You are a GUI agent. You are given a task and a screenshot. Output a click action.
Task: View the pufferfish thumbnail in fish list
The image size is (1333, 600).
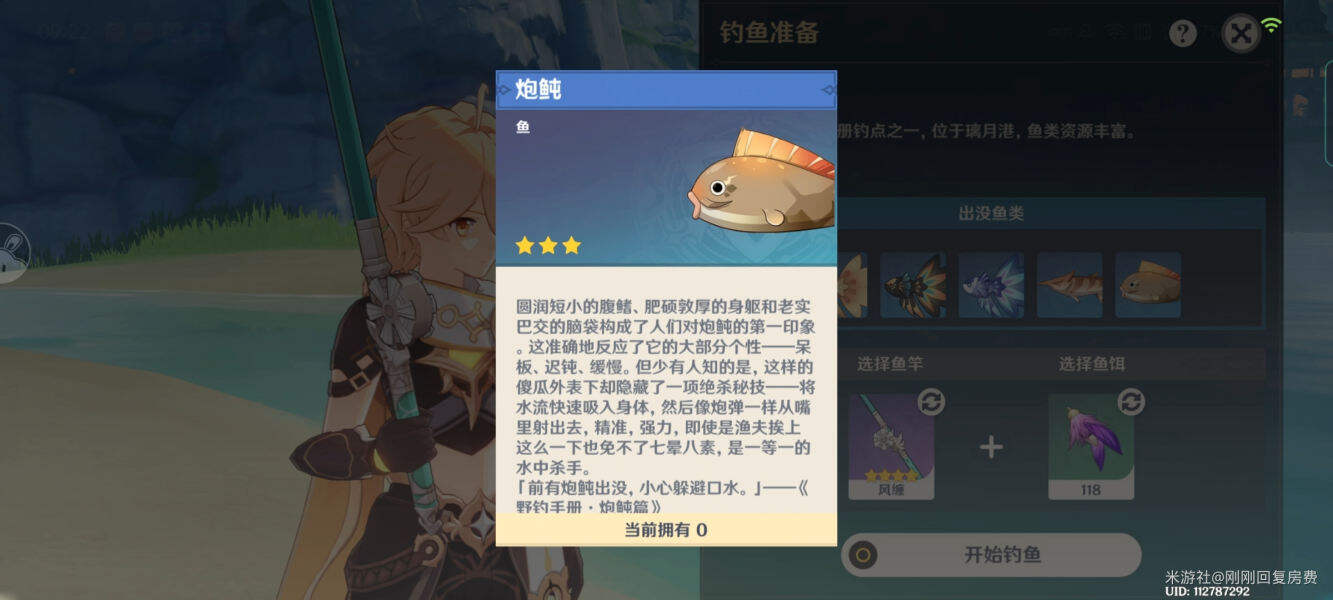(x=1148, y=285)
